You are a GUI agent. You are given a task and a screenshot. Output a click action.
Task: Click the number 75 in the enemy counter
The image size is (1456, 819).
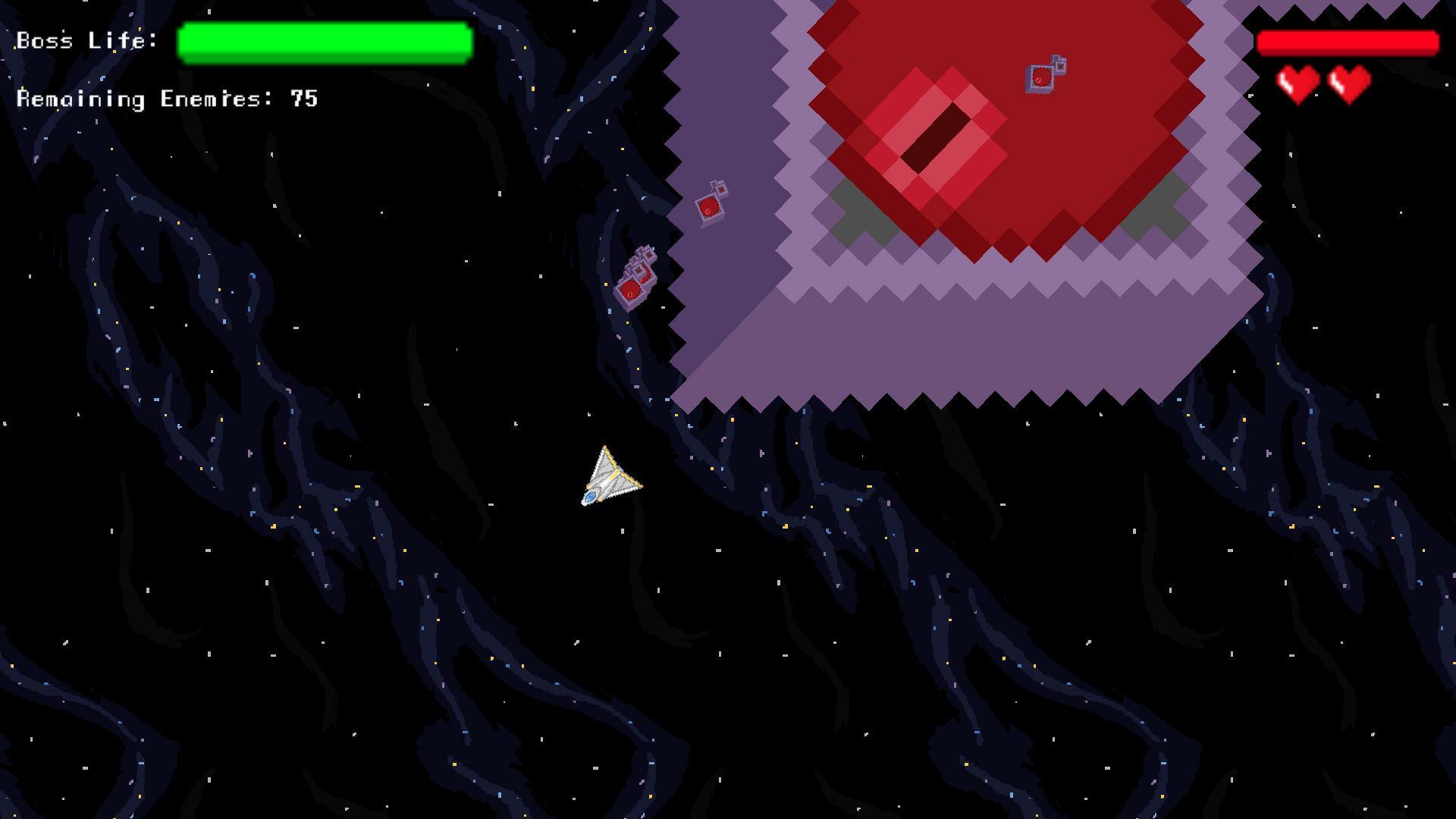303,99
